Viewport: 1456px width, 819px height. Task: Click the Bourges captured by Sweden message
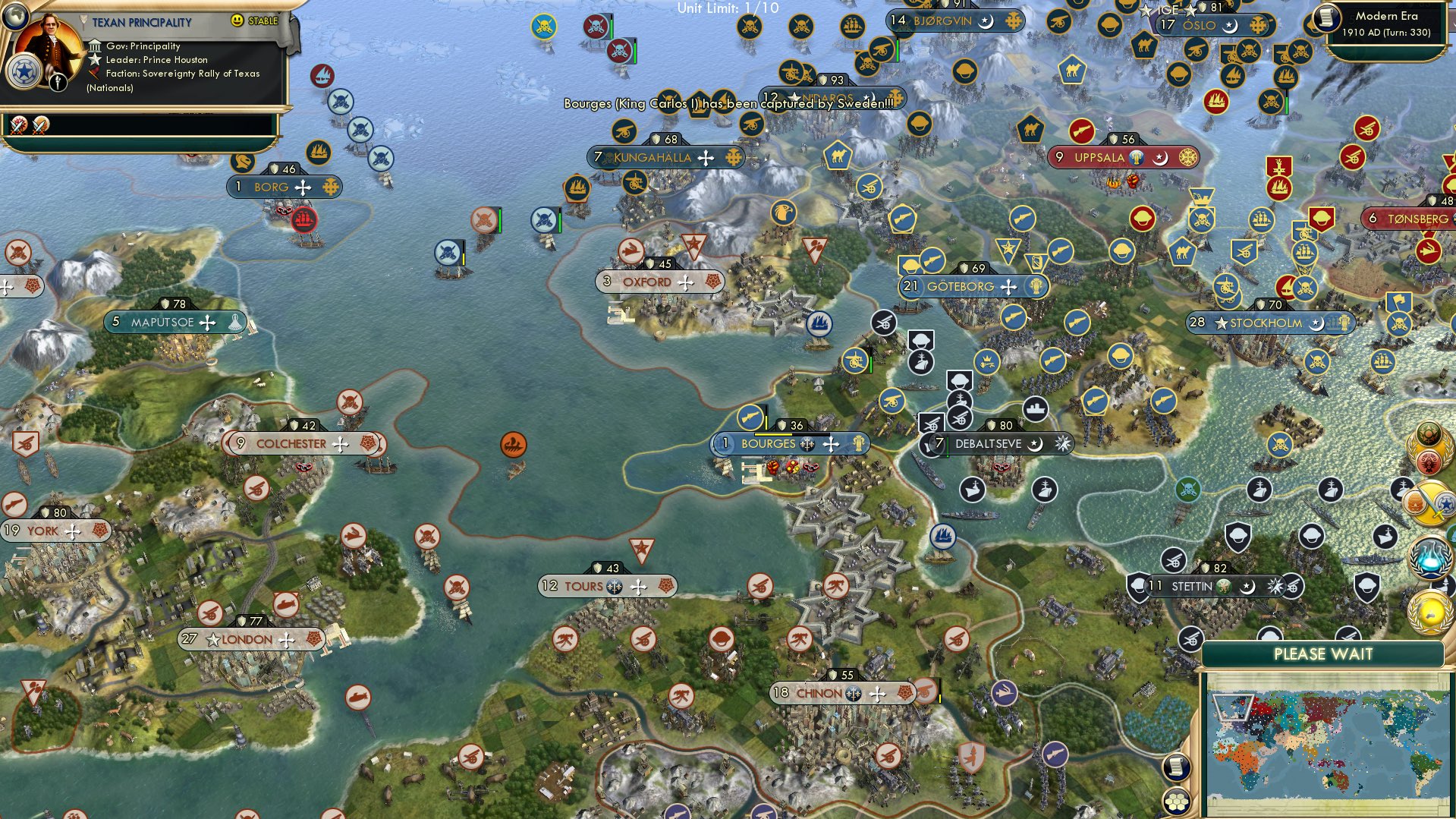(x=728, y=102)
